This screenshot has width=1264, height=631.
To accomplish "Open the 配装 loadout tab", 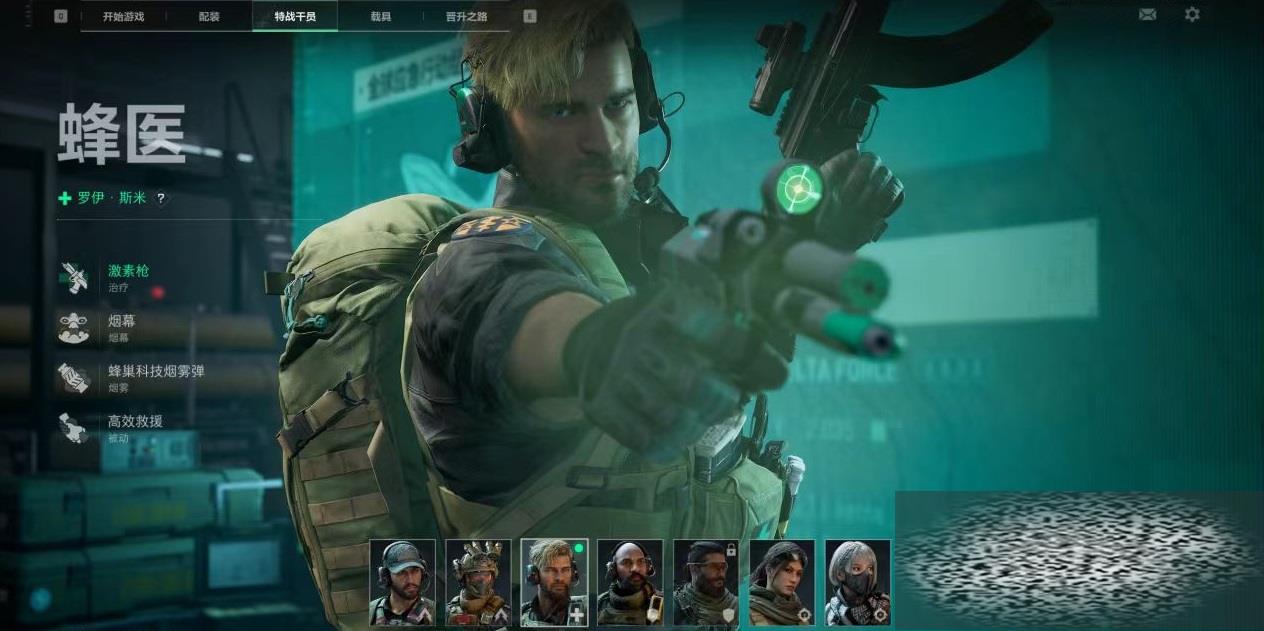I will 209,16.
